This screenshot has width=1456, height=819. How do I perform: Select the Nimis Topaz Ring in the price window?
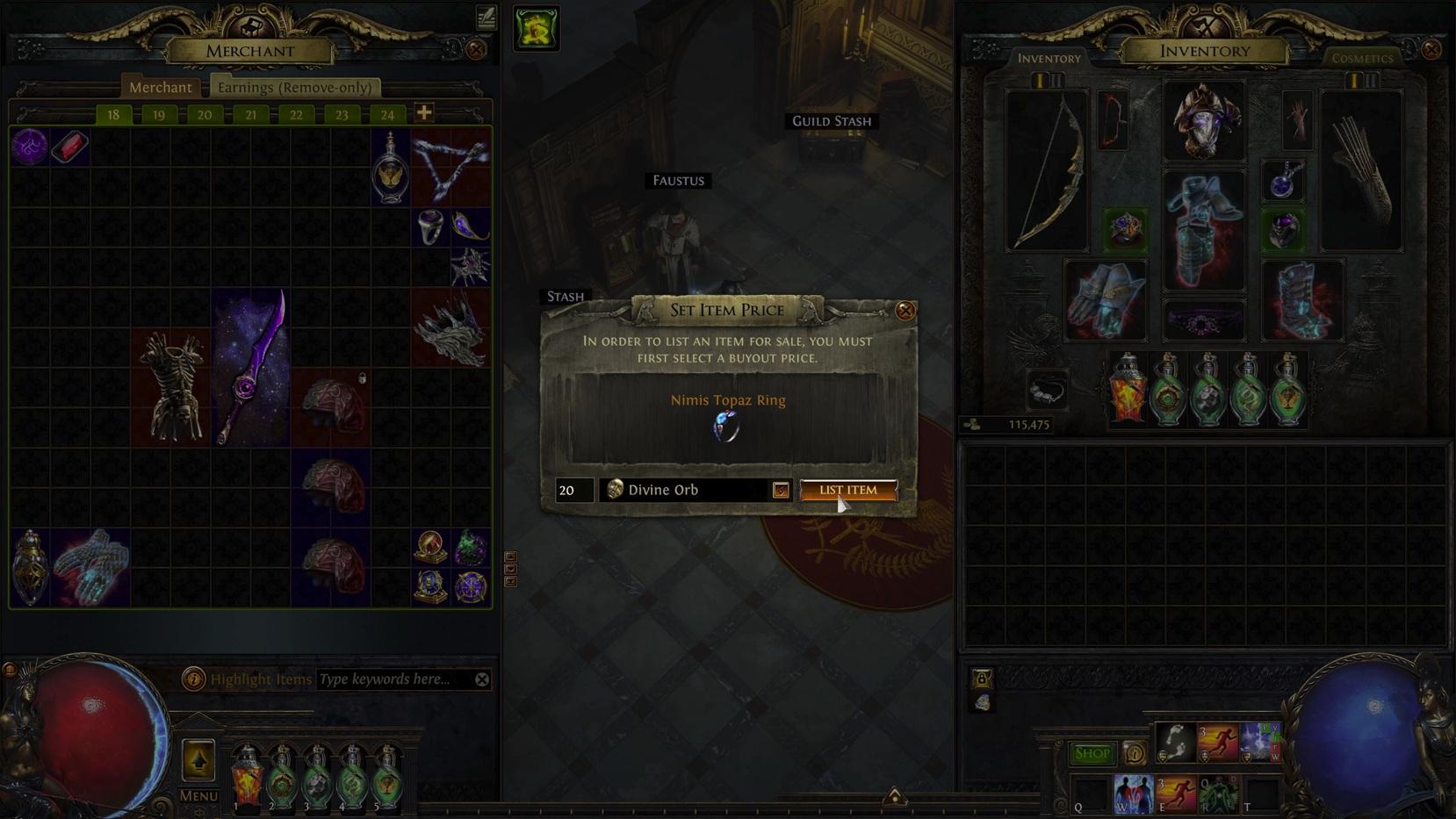pos(726,427)
